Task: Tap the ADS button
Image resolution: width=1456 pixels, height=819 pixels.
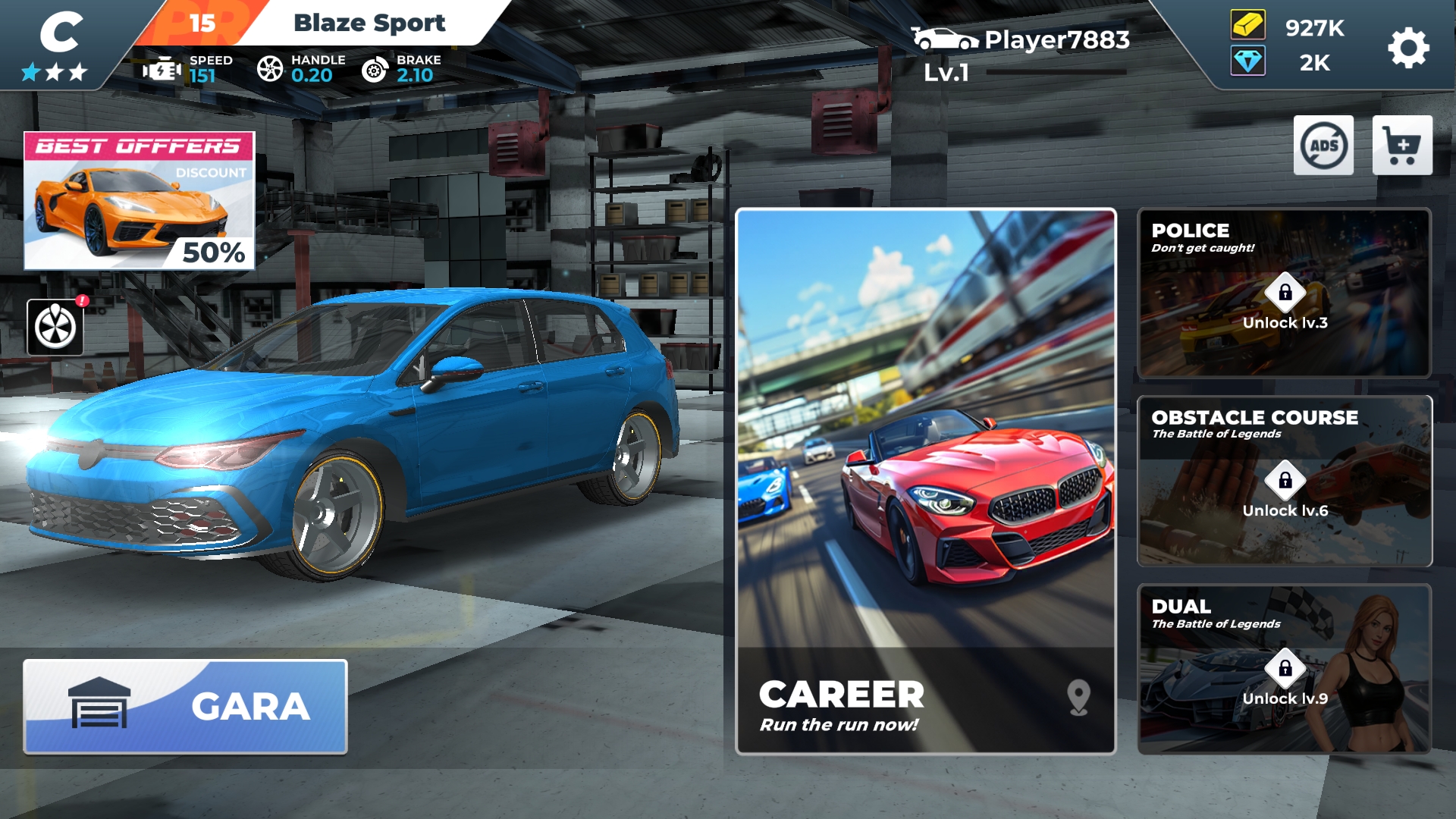Action: tap(1323, 146)
